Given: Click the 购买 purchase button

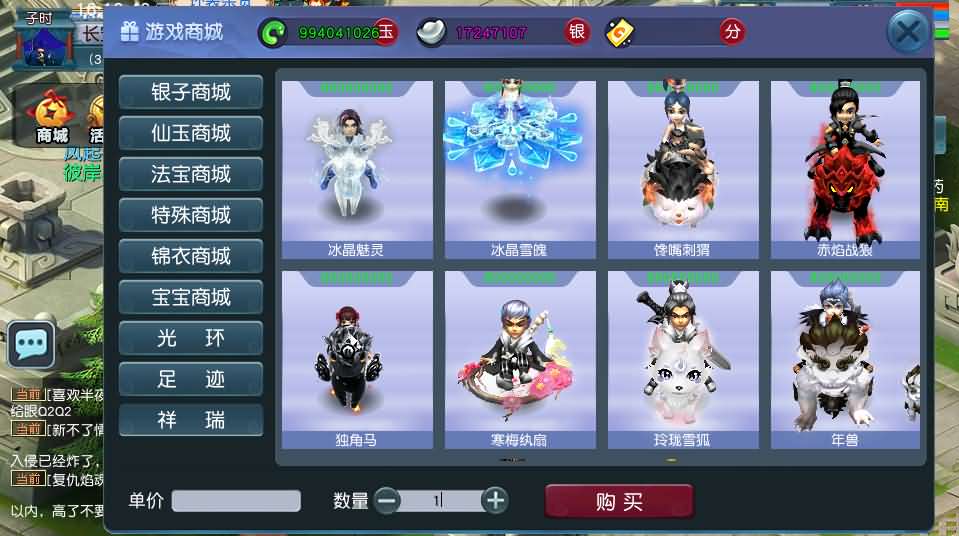Looking at the screenshot, I should [619, 501].
